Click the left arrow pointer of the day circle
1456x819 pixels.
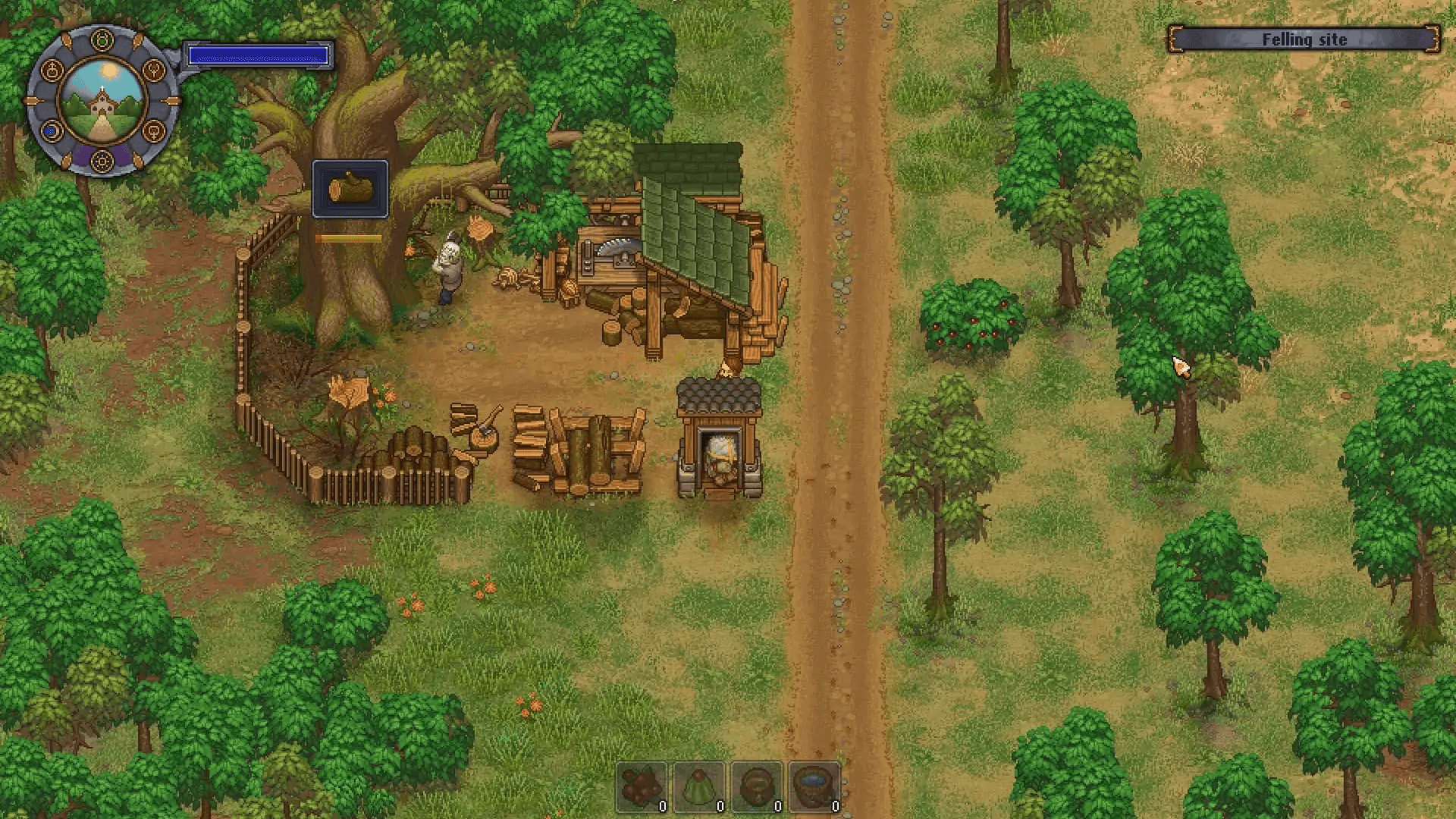click(33, 99)
